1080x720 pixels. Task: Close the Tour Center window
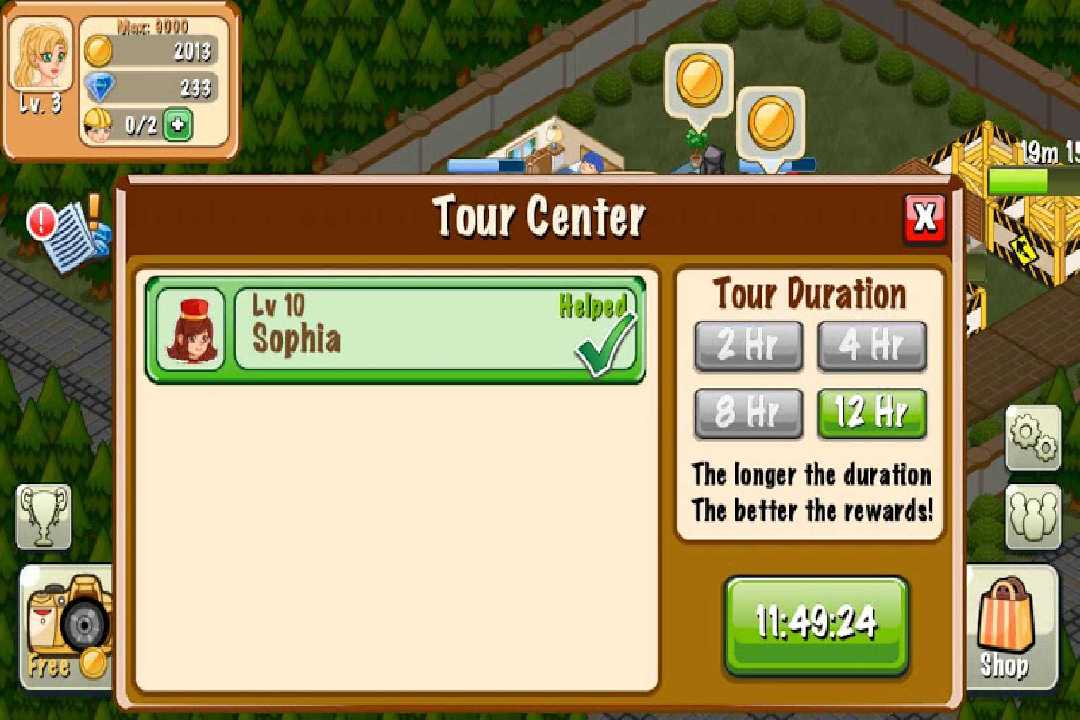click(x=925, y=218)
